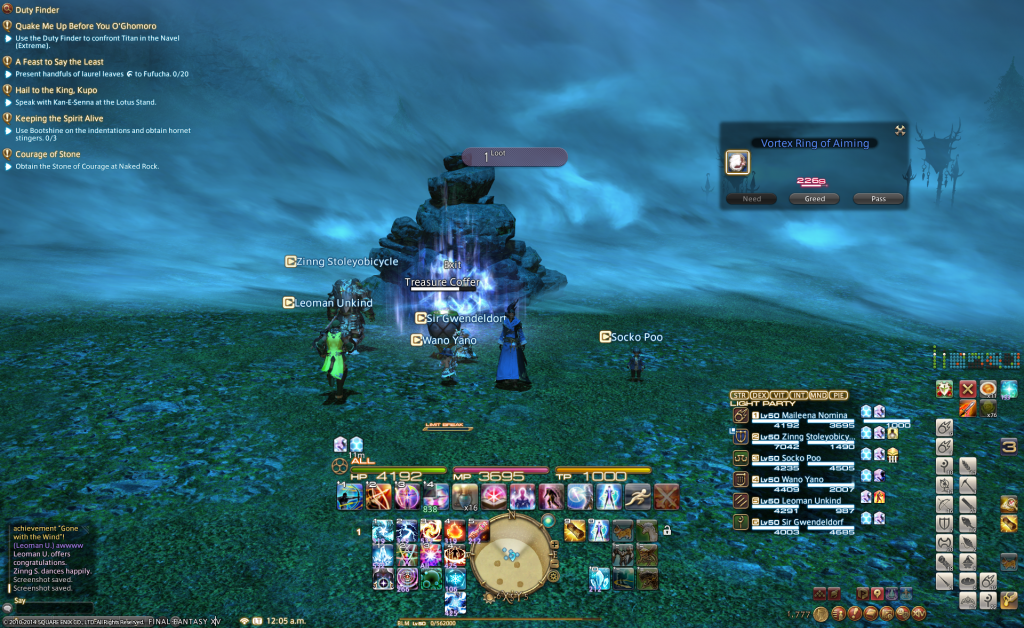Open the Courage of Stone quest entry
Image resolution: width=1024 pixels, height=628 pixels.
click(47, 154)
